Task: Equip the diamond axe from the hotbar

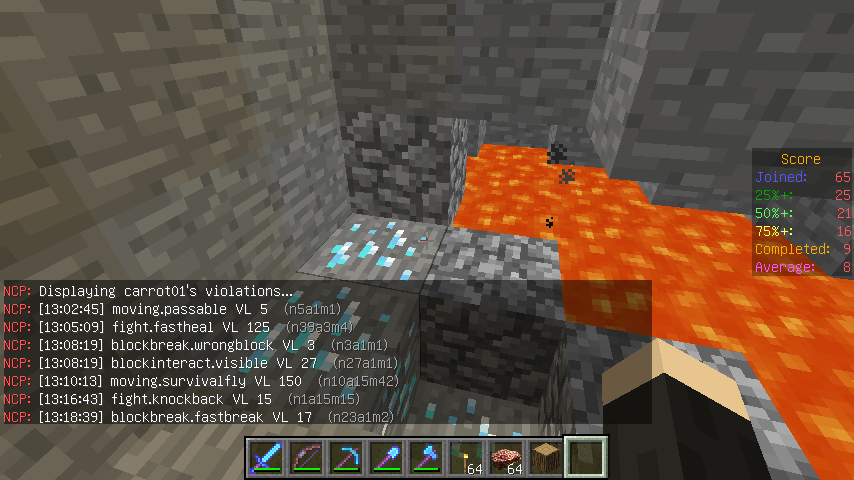Action: tap(425, 458)
